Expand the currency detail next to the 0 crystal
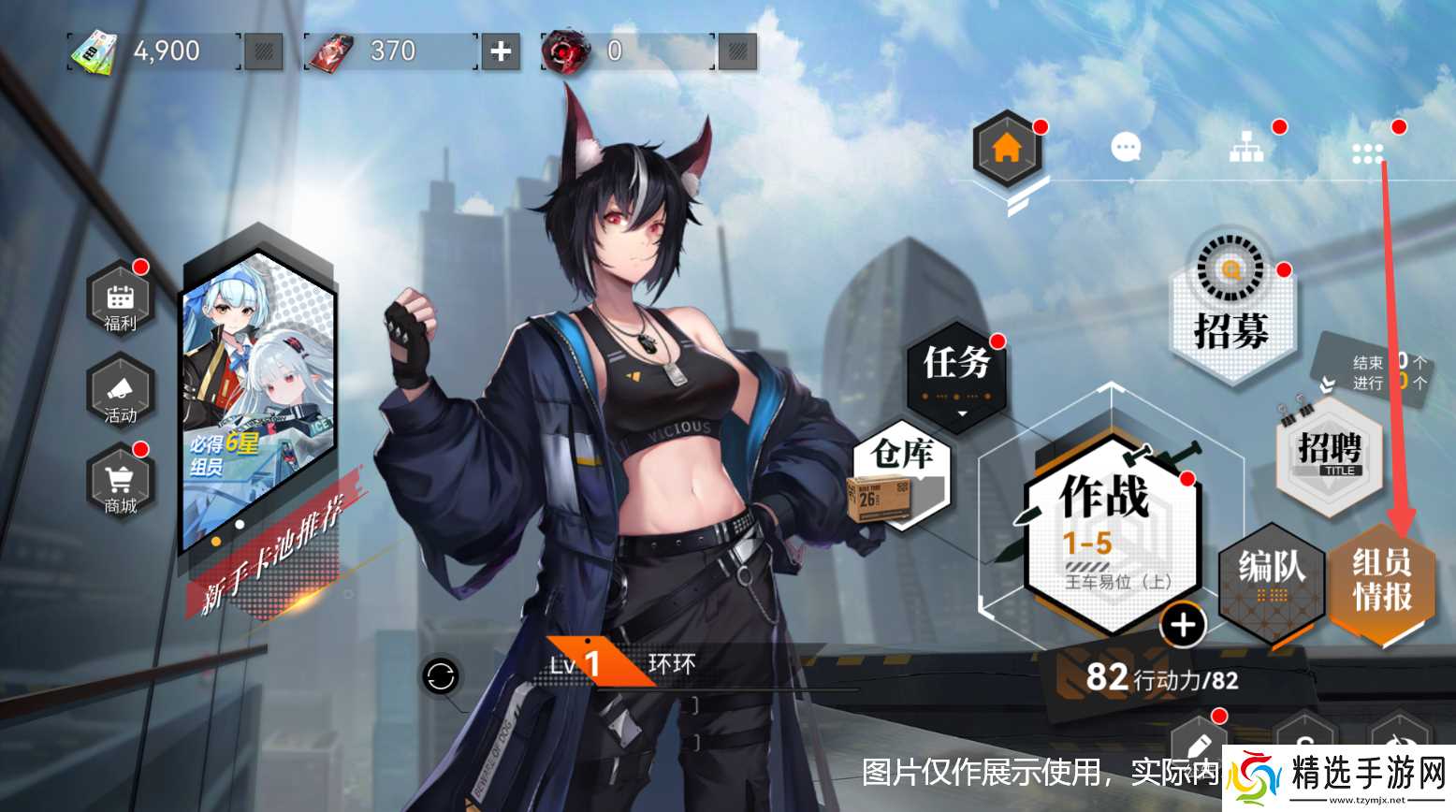The image size is (1456, 812). pyautogui.click(x=738, y=52)
